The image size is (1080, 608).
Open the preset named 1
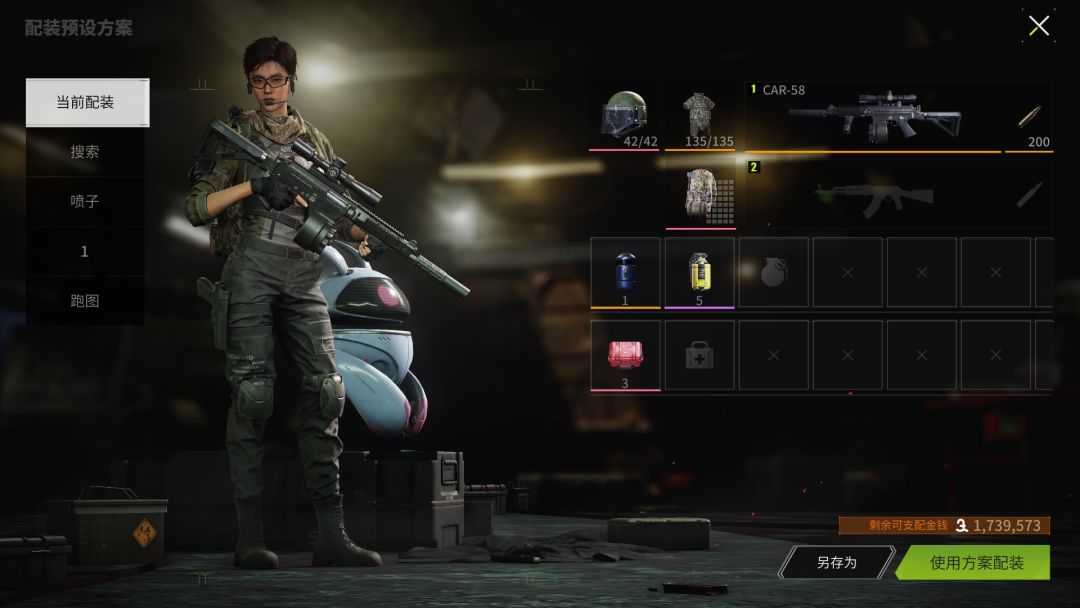coord(85,251)
